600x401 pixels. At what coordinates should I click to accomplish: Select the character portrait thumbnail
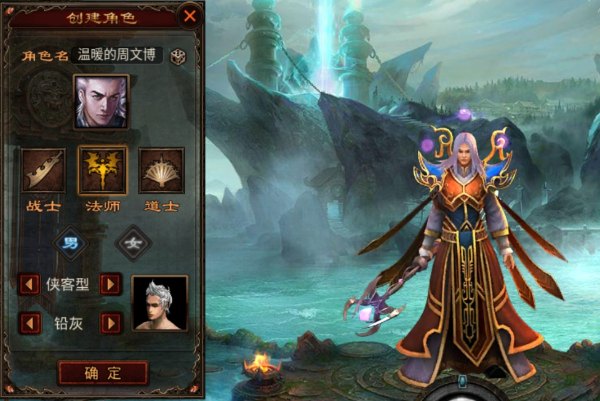click(x=101, y=102)
